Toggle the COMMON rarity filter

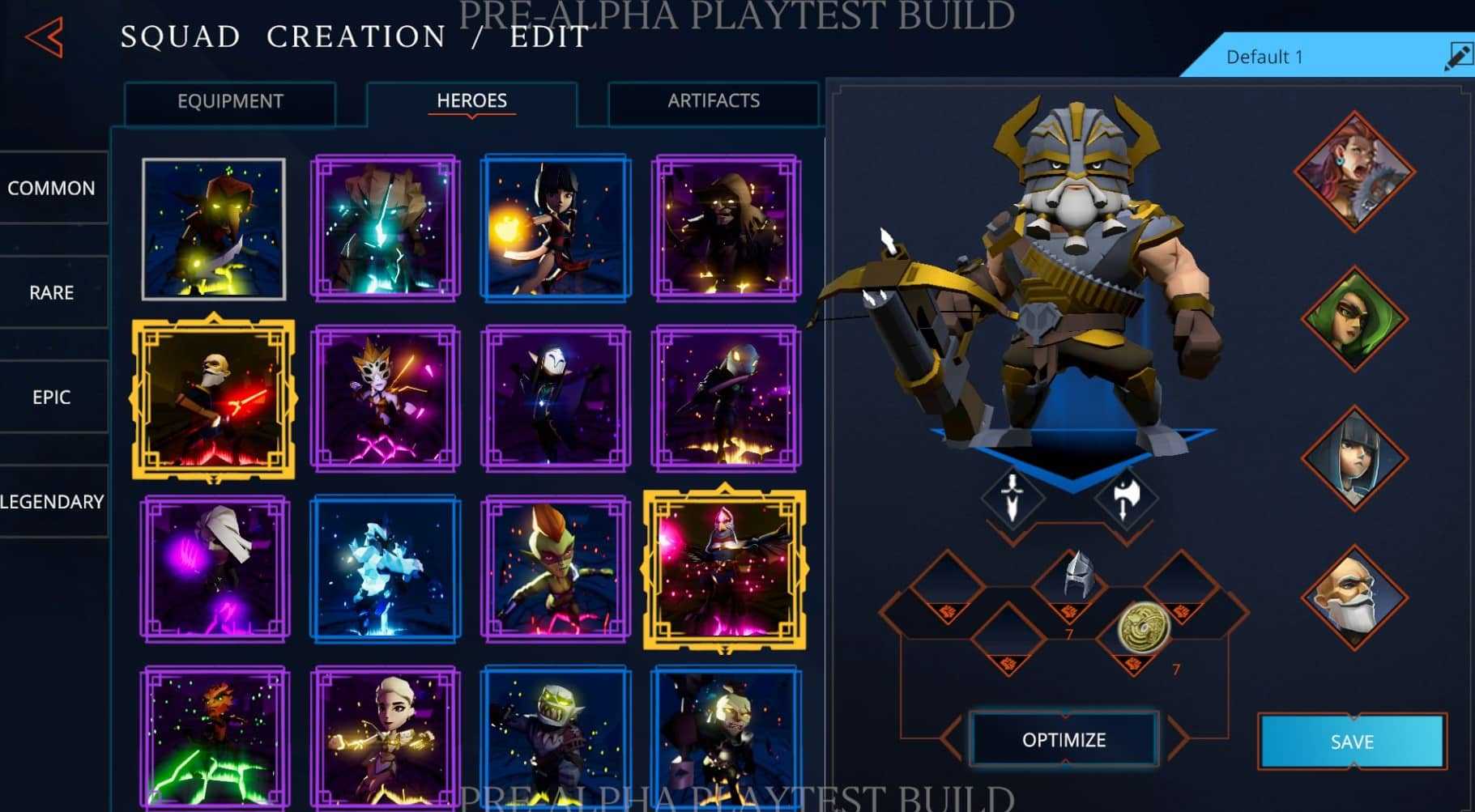(x=50, y=188)
